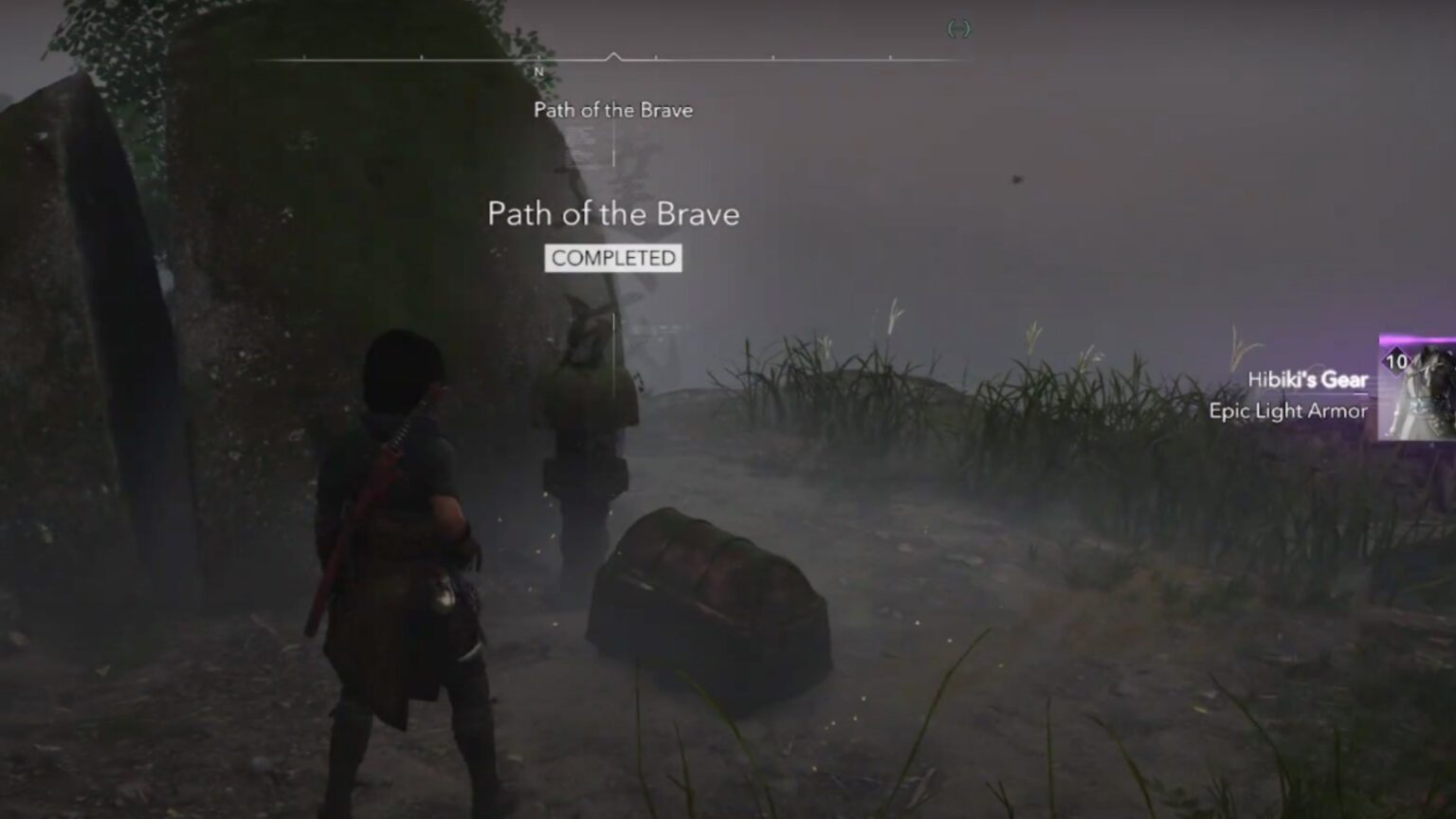Click the 'Path of the Brave' compass label
Viewport: 1456px width, 819px height.
(612, 110)
